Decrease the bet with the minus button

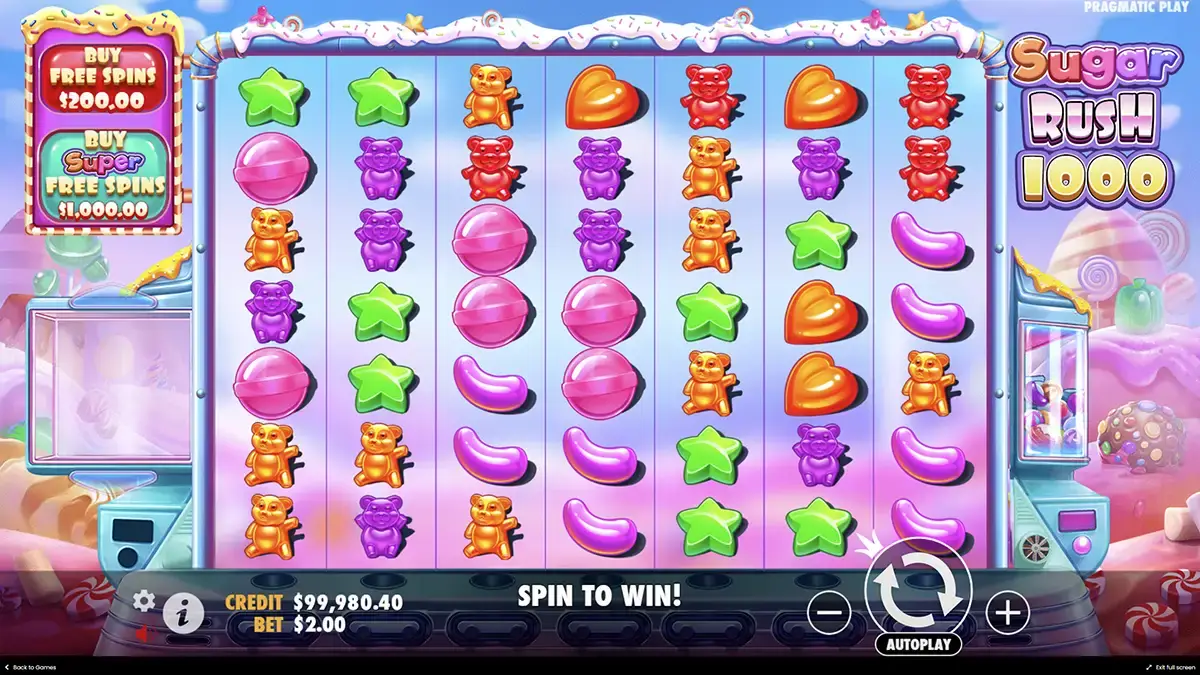829,612
